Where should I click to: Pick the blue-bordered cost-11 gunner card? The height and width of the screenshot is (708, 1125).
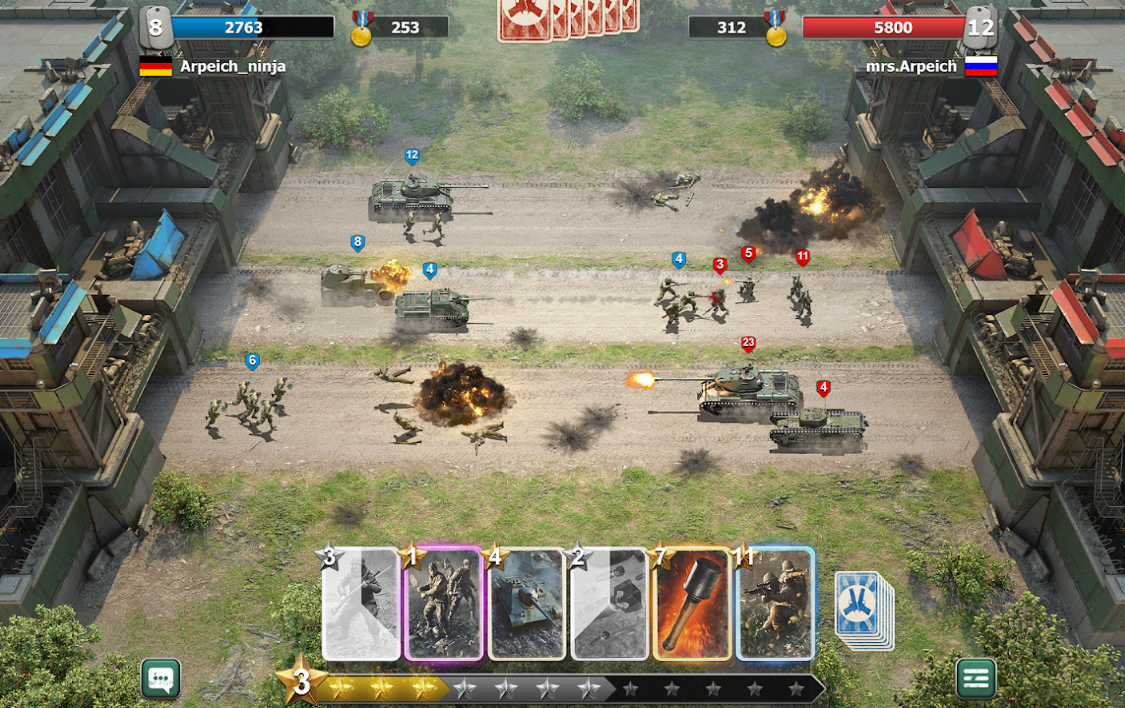coord(776,604)
